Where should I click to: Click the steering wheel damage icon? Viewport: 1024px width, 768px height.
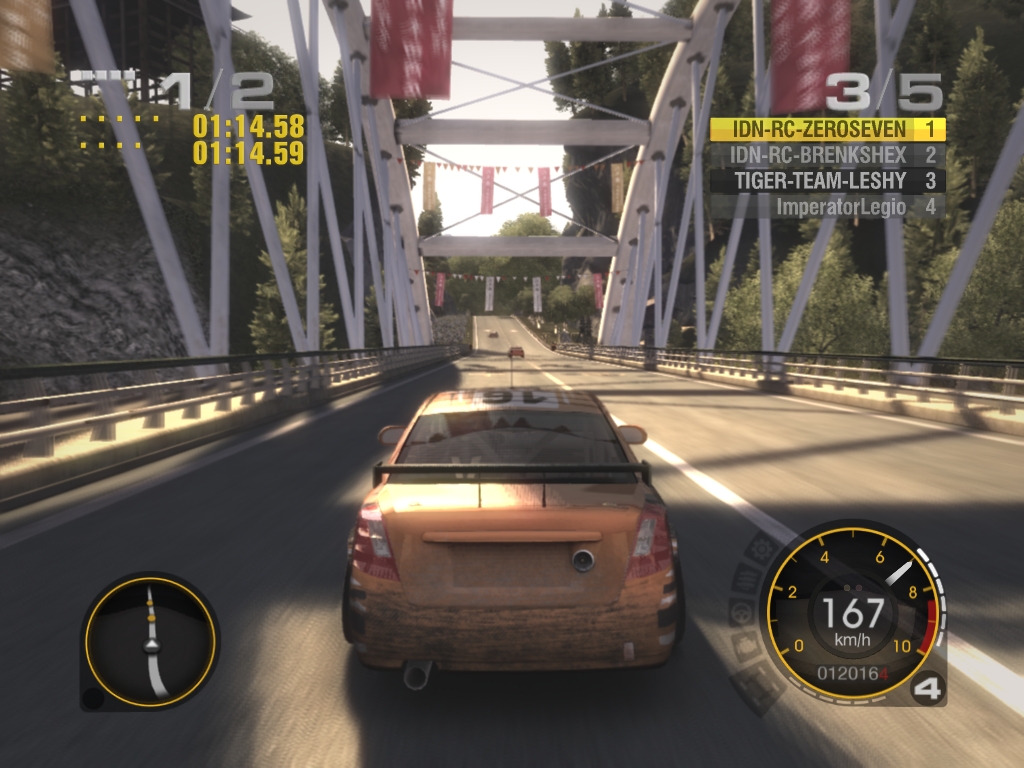[741, 613]
